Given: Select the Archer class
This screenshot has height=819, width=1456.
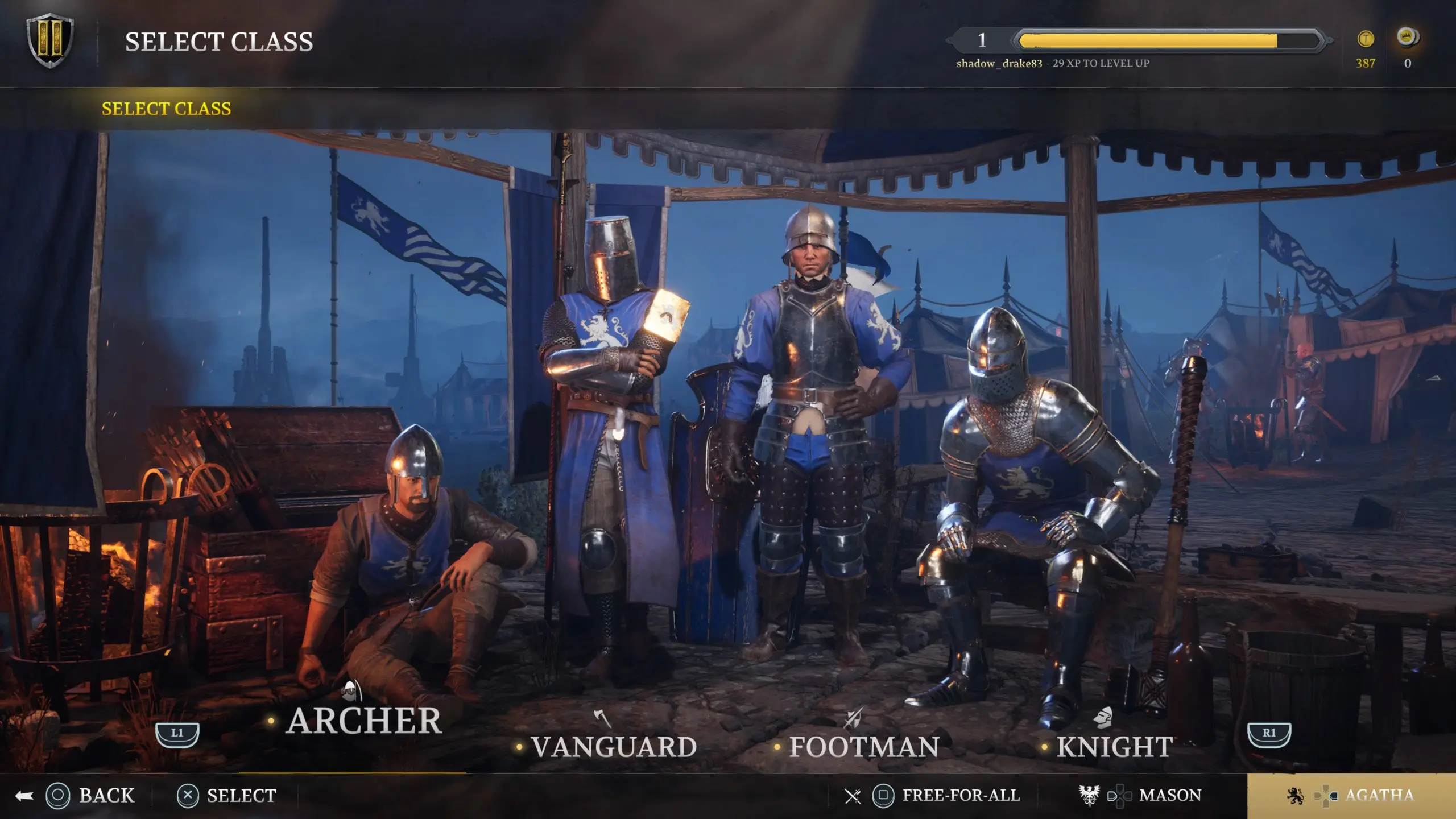Looking at the screenshot, I should 364,721.
